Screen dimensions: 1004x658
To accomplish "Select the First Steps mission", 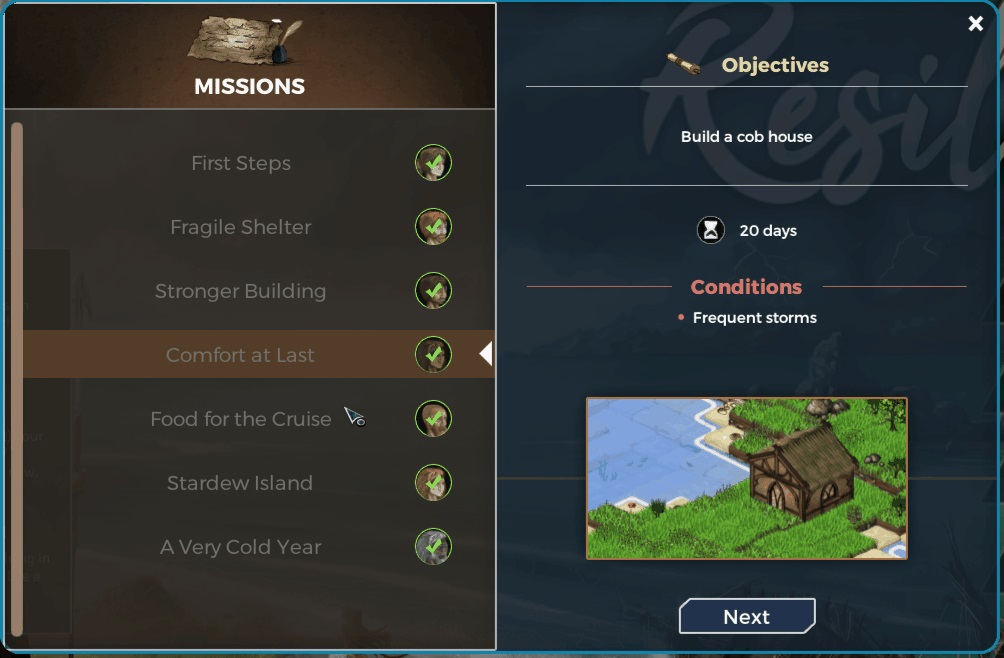I will tap(241, 163).
